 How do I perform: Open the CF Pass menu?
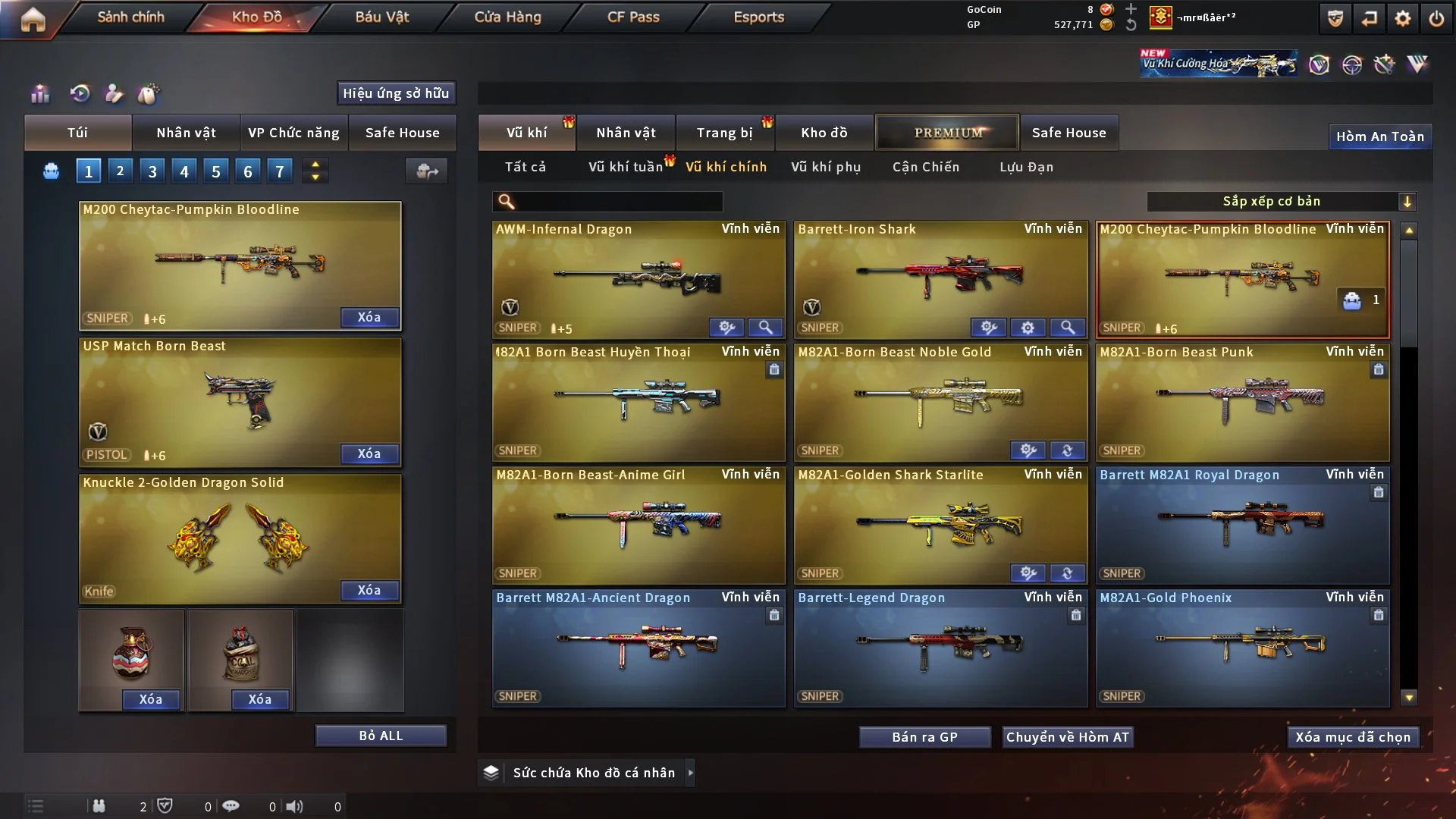click(633, 17)
